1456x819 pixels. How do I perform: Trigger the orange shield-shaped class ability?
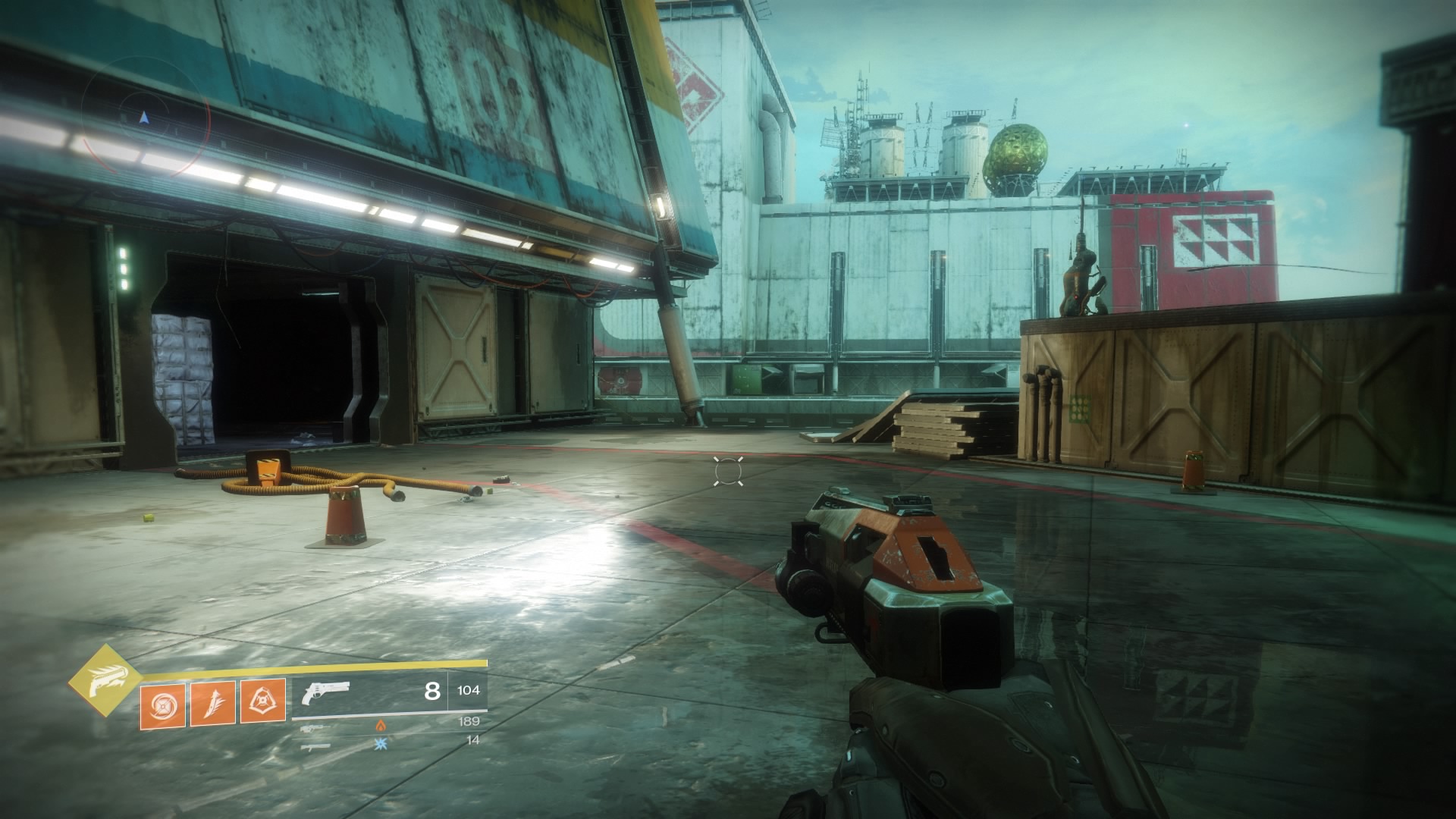pos(263,701)
